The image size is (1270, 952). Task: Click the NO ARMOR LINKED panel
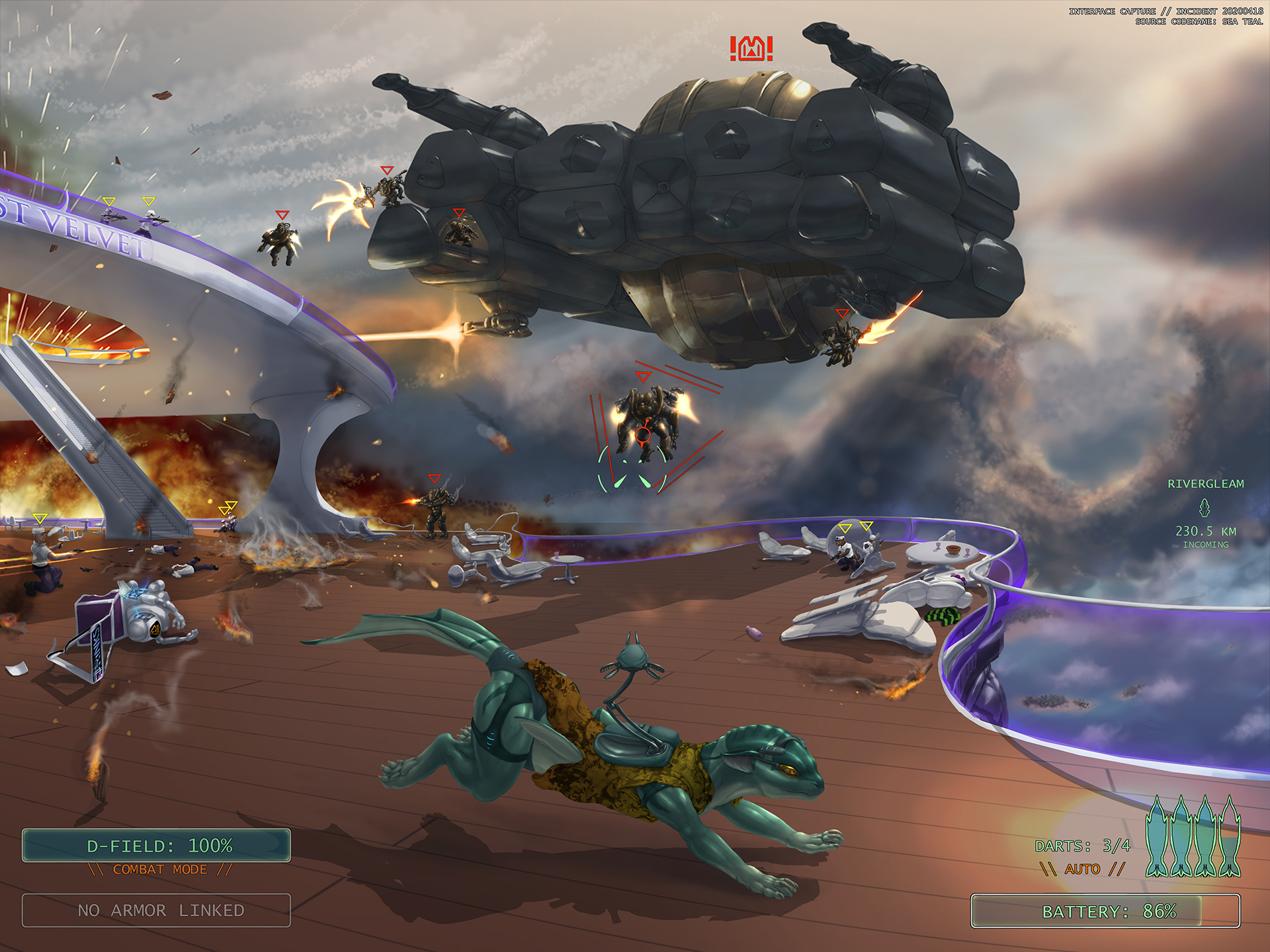[156, 910]
